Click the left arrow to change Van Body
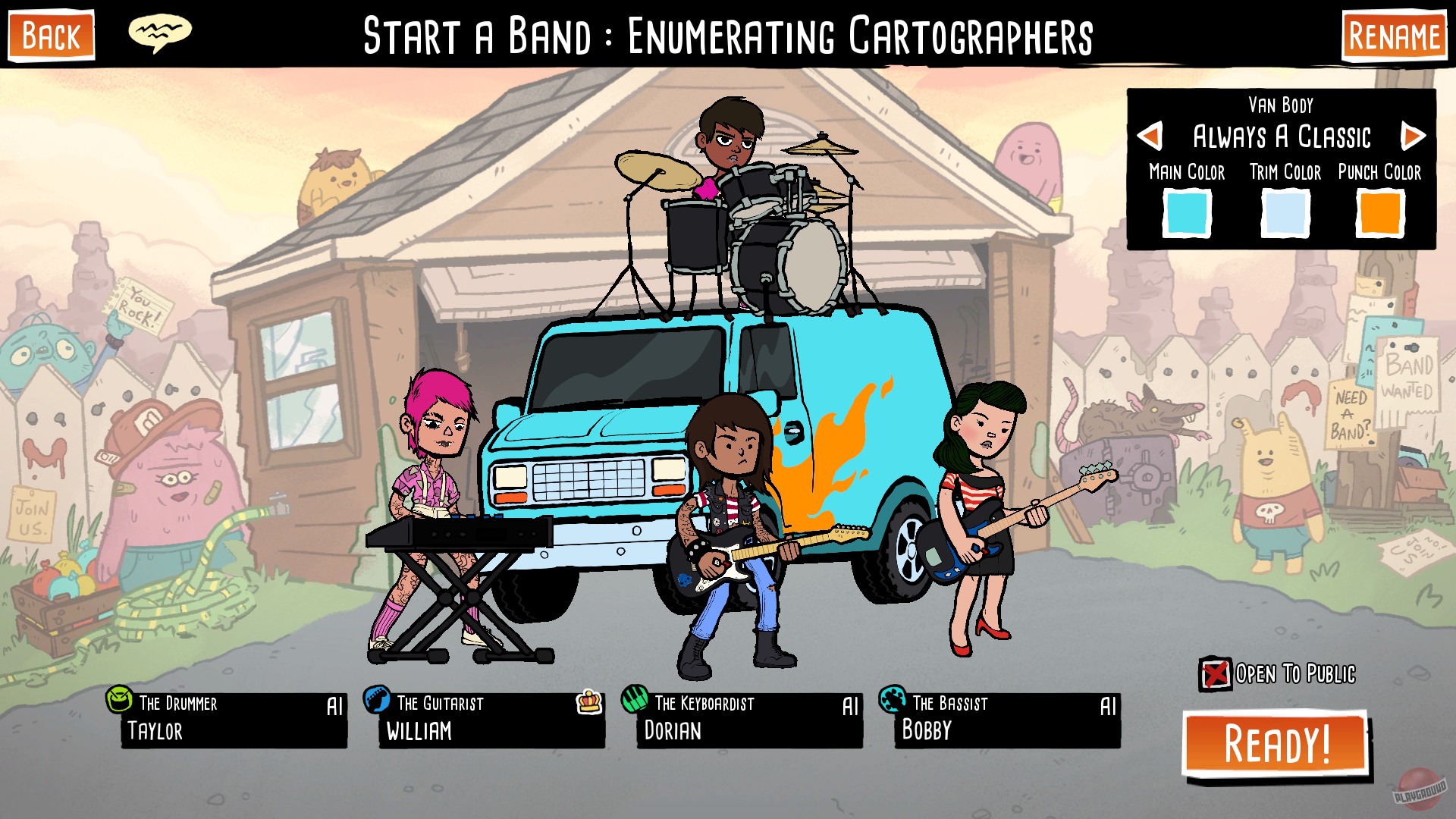Viewport: 1456px width, 819px height. pyautogui.click(x=1150, y=137)
